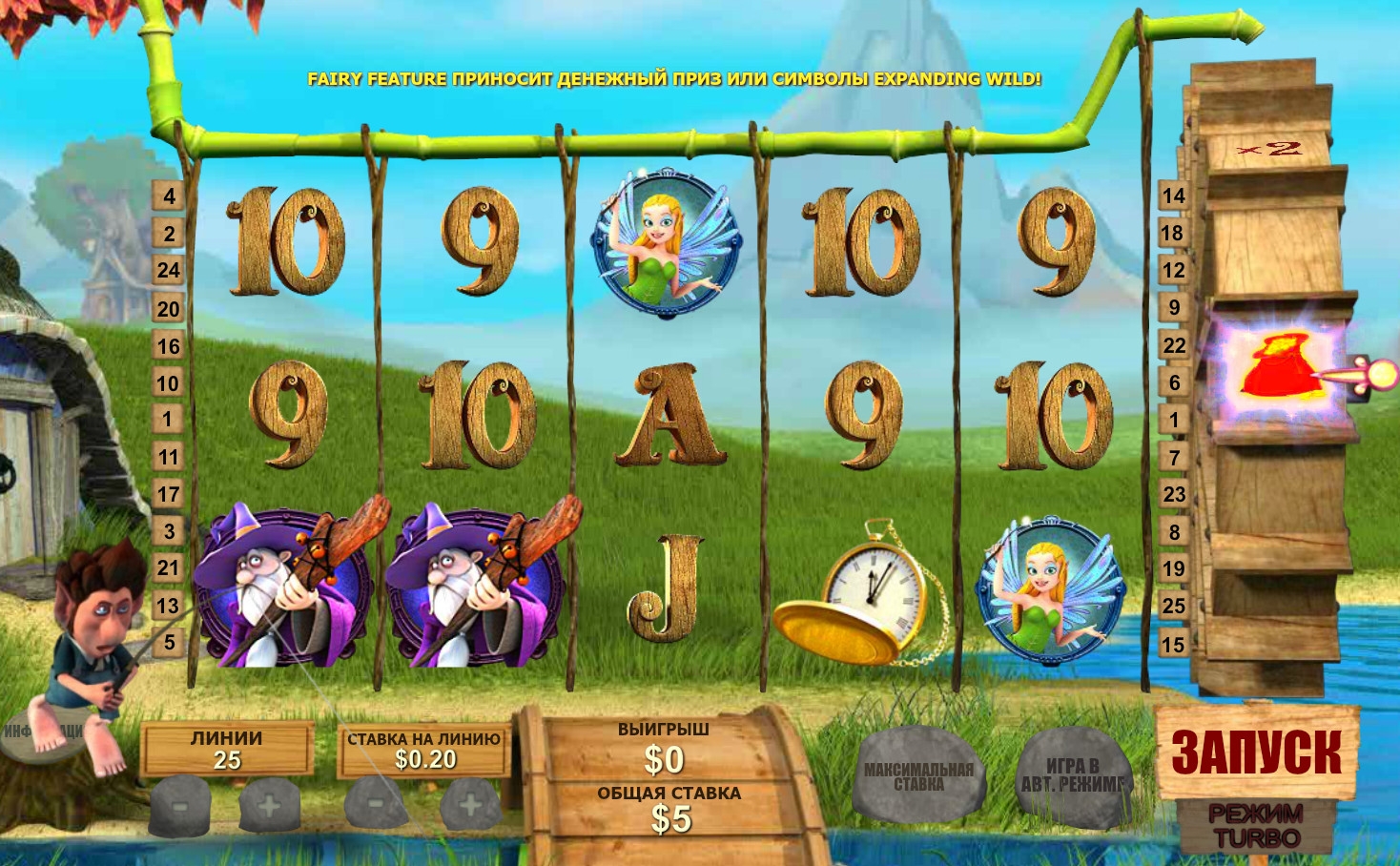Choose payline marker 14
Screen dimensions: 1400x866
pyautogui.click(x=1173, y=196)
